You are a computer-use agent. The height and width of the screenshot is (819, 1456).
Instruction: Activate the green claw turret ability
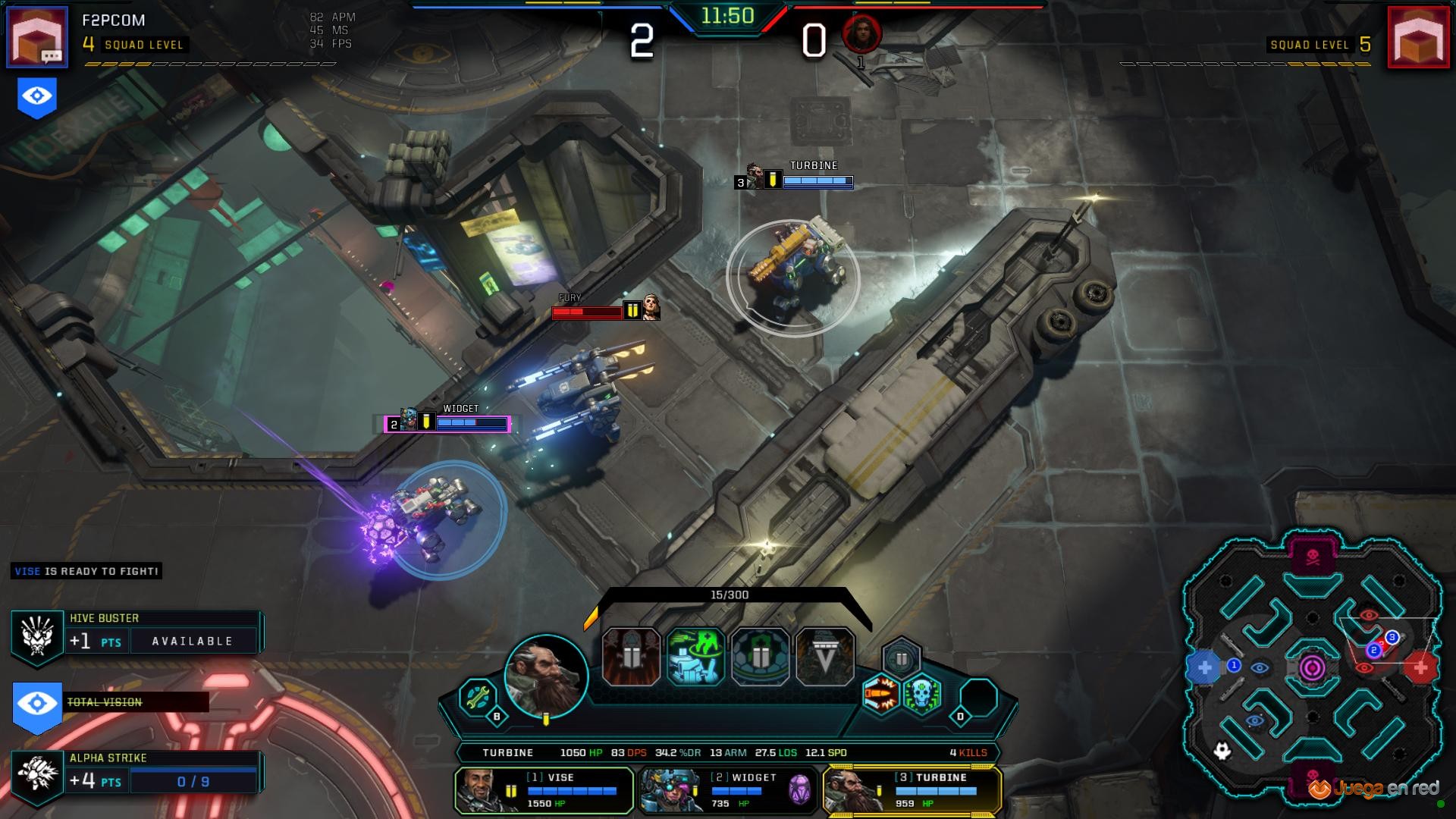(695, 657)
